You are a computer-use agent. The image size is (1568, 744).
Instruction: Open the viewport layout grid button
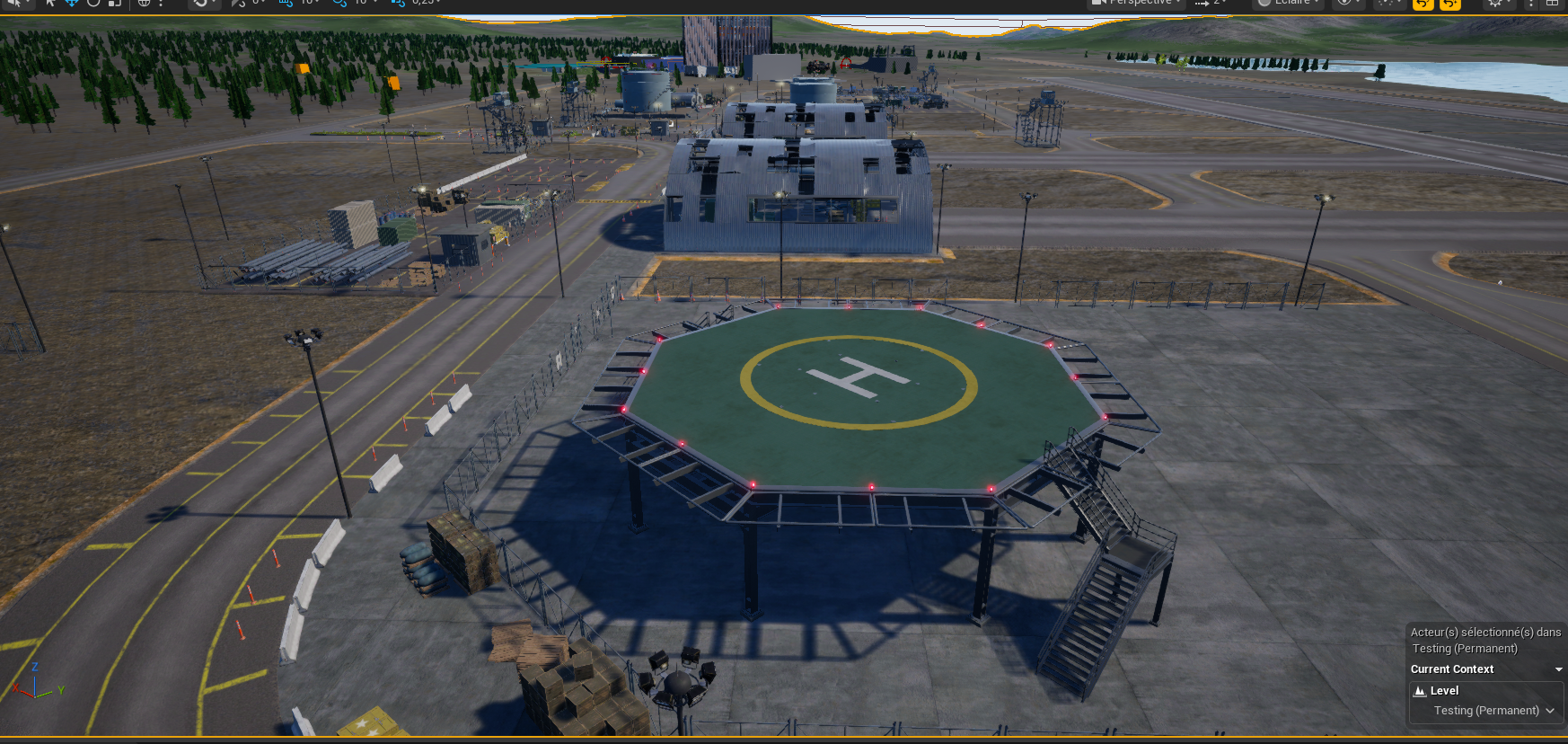1552,3
